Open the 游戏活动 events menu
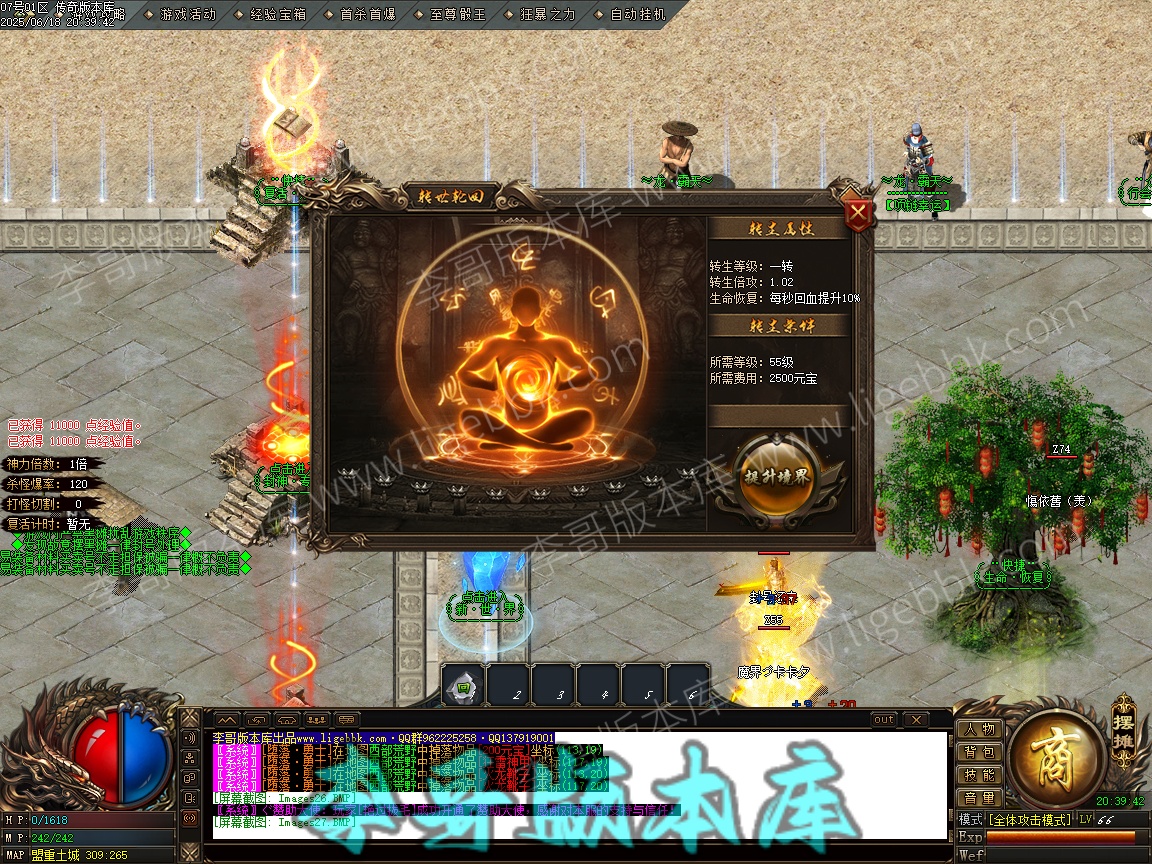The image size is (1152, 864). [x=187, y=14]
